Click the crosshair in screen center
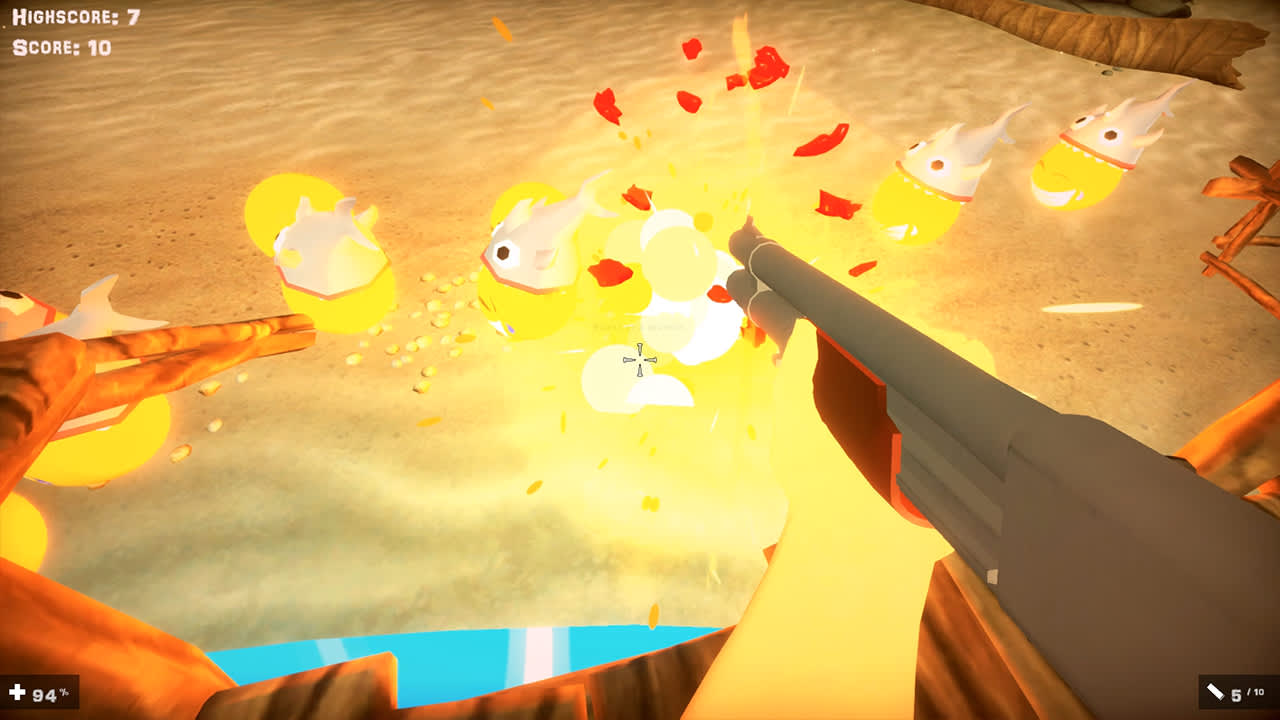Screen dimensions: 1280x720 pos(642,360)
